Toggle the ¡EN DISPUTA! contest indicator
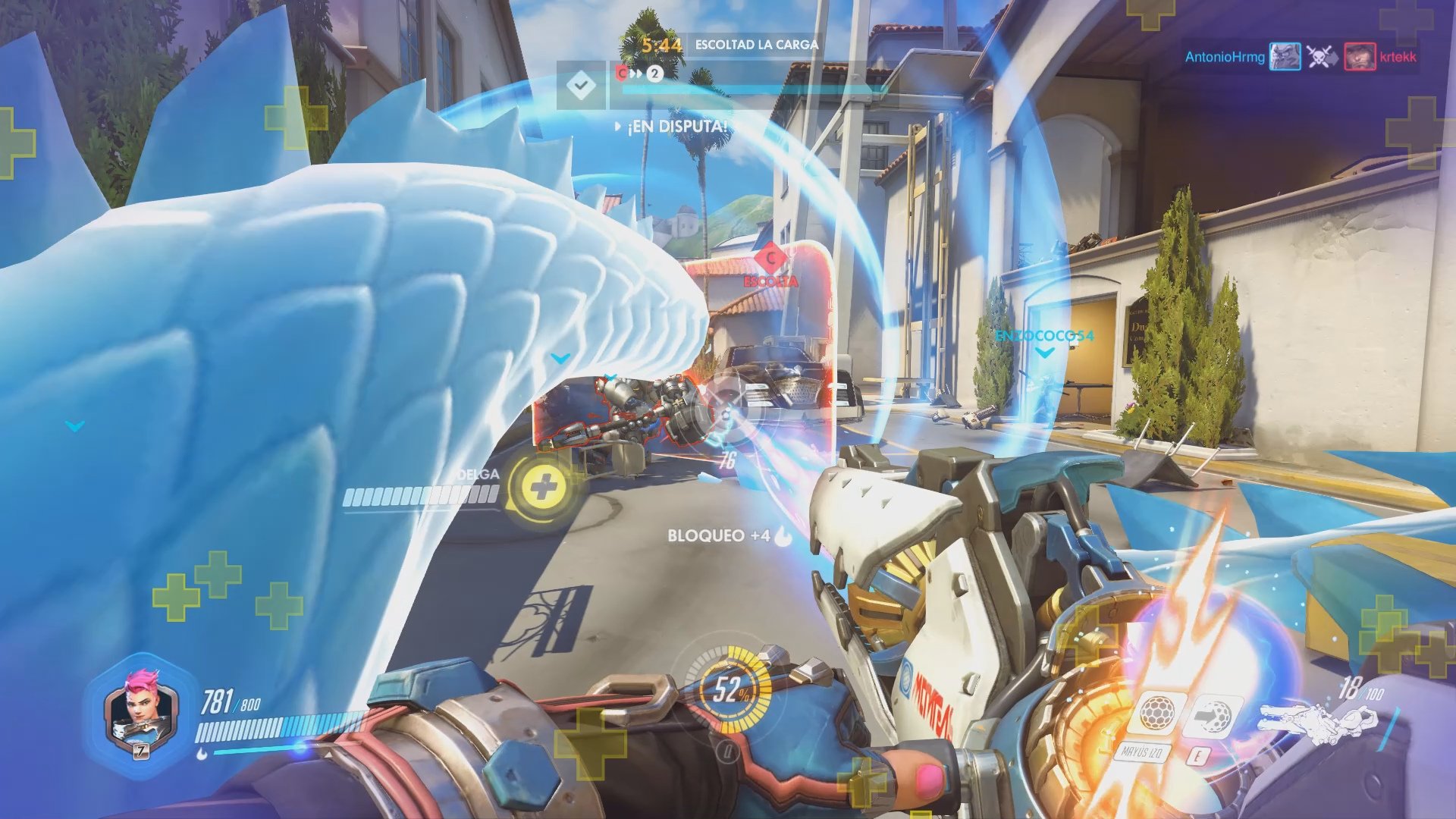 [x=673, y=127]
